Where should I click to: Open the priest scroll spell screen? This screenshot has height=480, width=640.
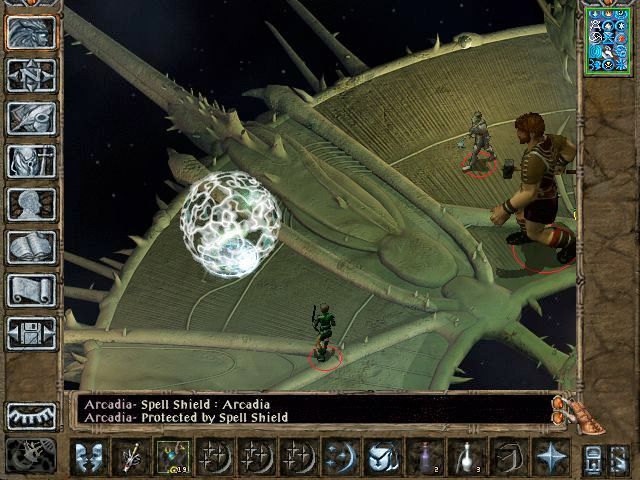[31, 290]
